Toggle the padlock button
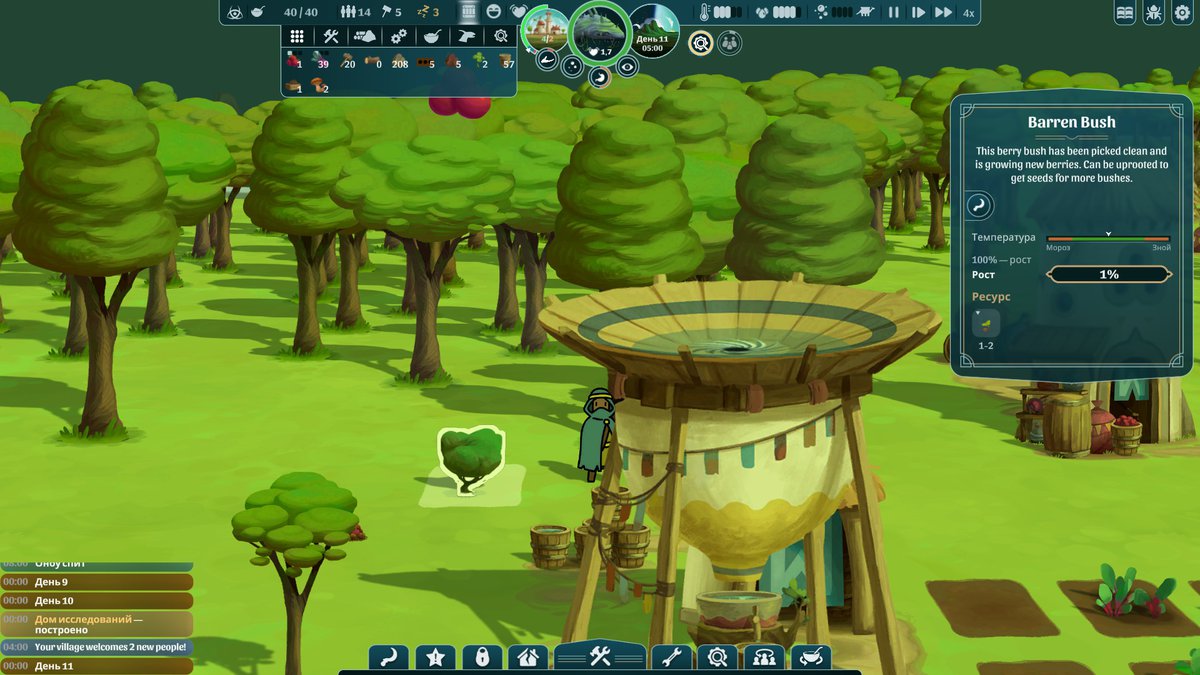The image size is (1200, 675). coord(482,658)
